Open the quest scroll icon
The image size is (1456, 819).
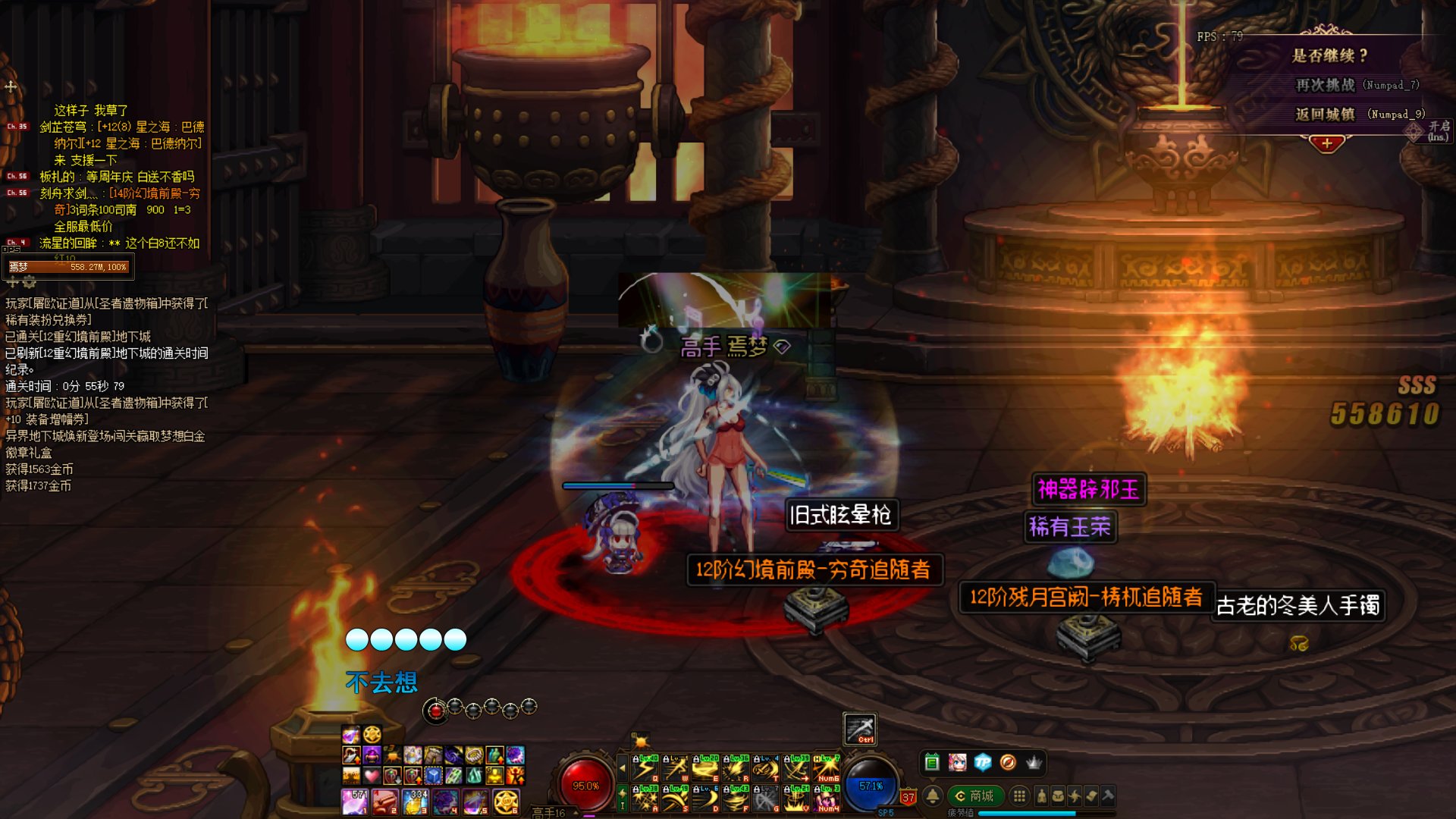point(1091,795)
